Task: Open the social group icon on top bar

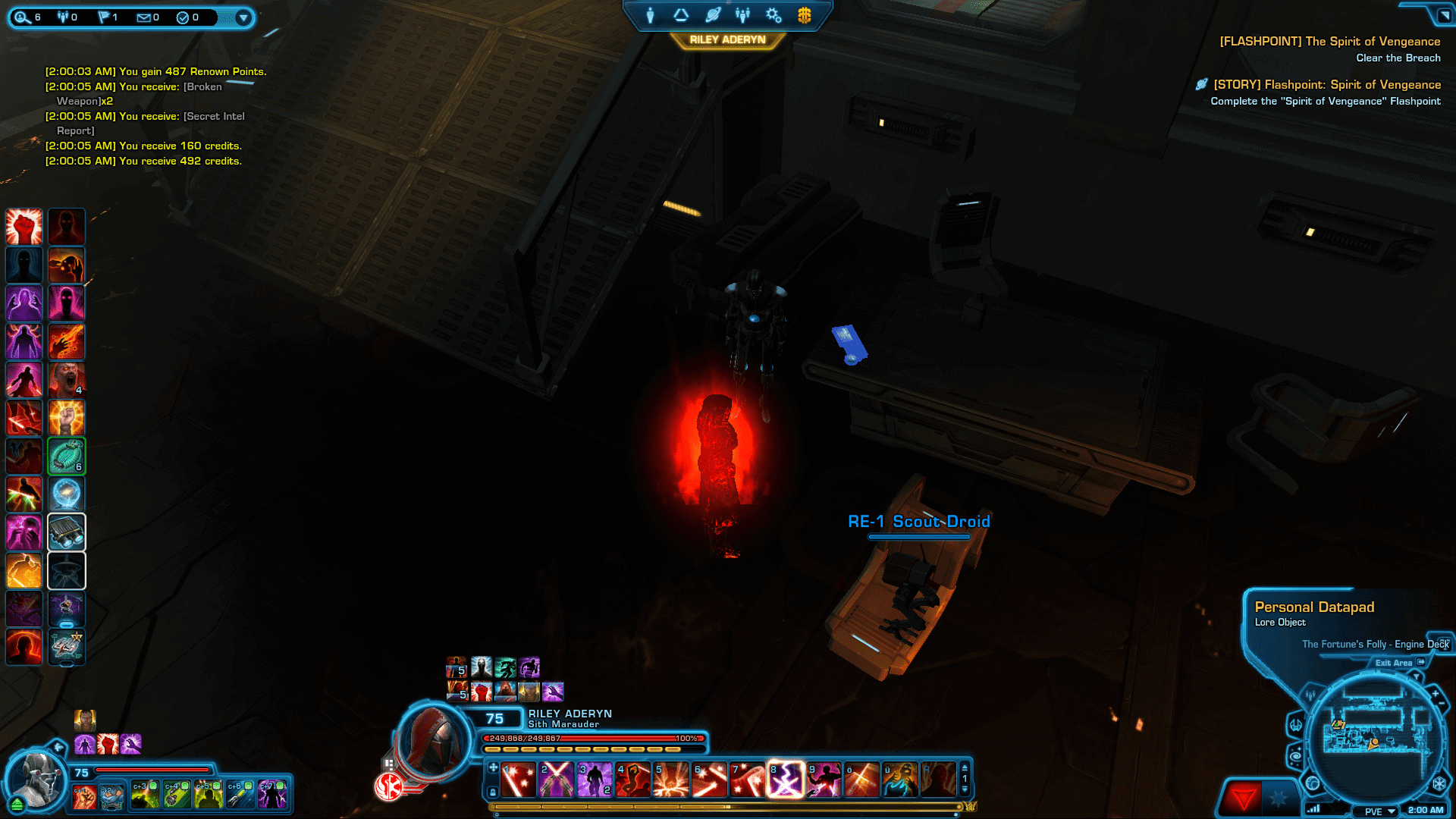Action: click(742, 14)
